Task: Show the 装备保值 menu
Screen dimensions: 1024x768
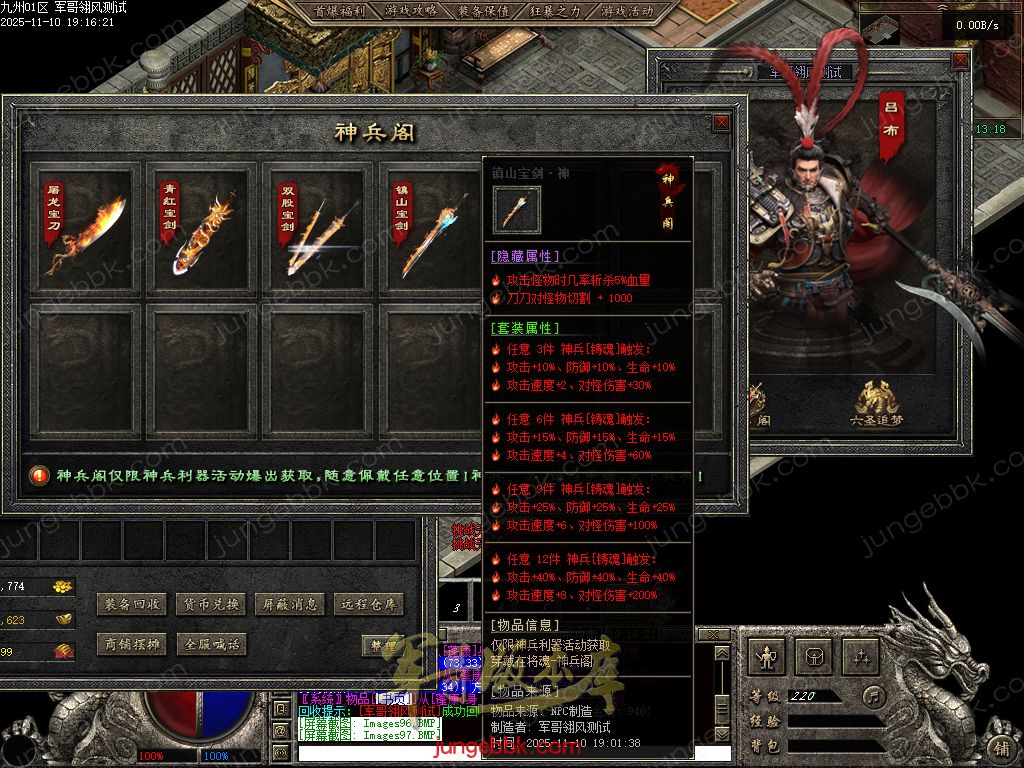Action: coord(483,11)
